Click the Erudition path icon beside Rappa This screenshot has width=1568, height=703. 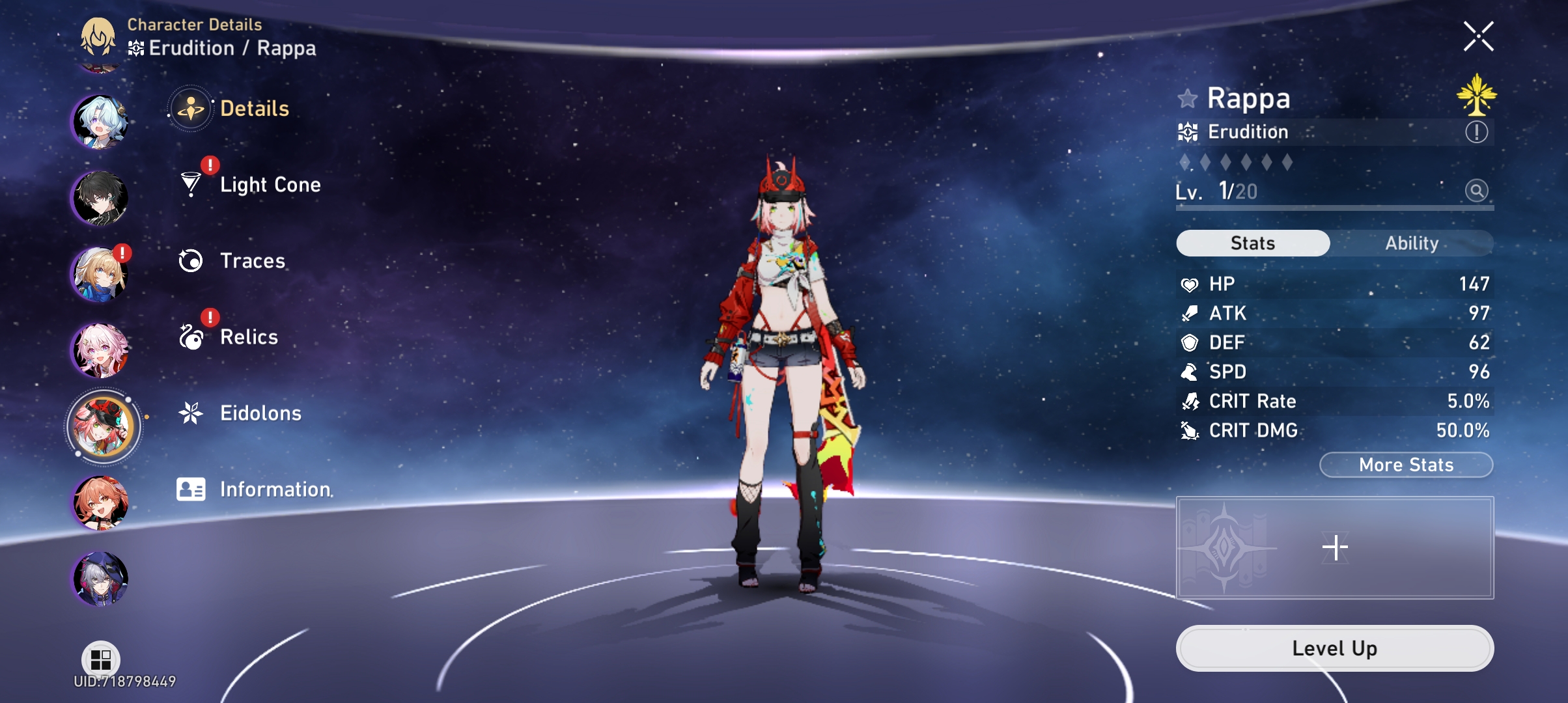point(1192,131)
